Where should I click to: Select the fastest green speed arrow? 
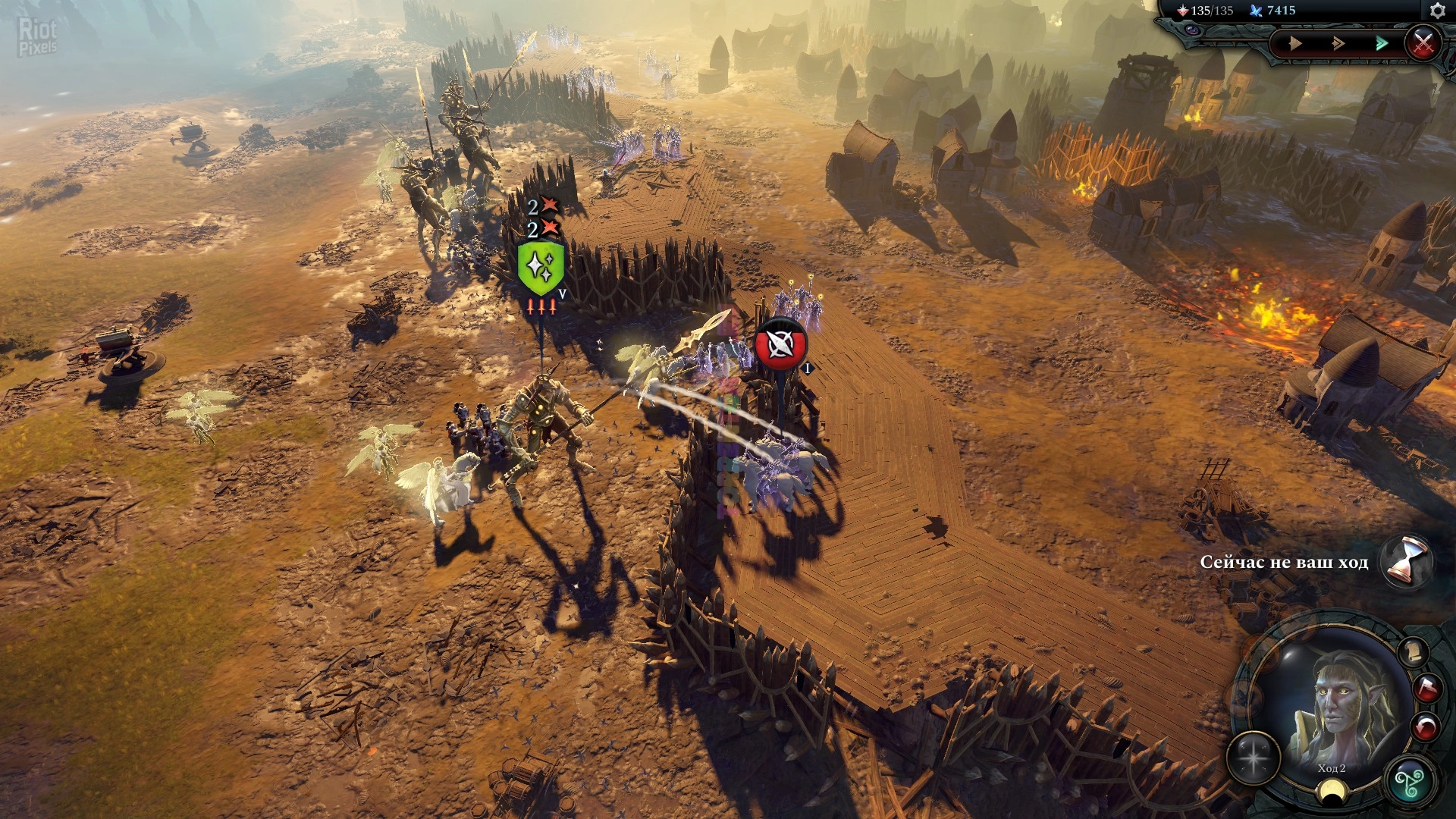coord(1382,43)
